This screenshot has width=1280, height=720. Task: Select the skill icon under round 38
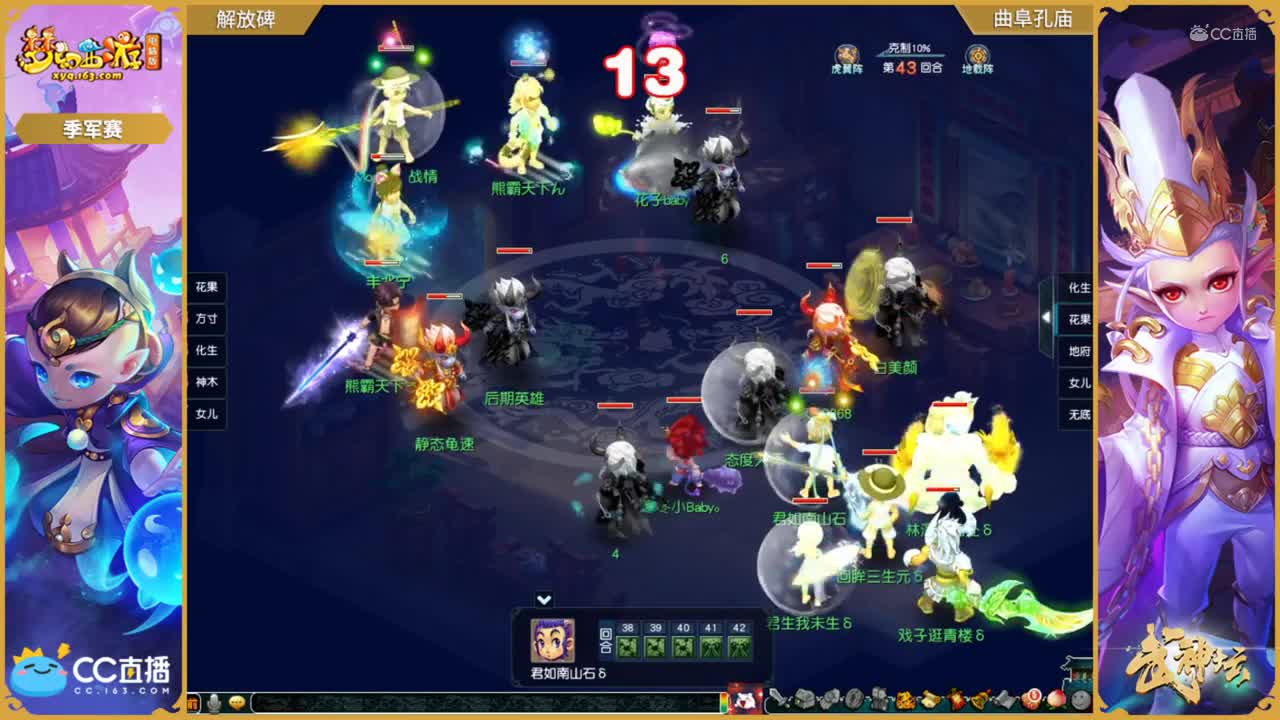(628, 648)
